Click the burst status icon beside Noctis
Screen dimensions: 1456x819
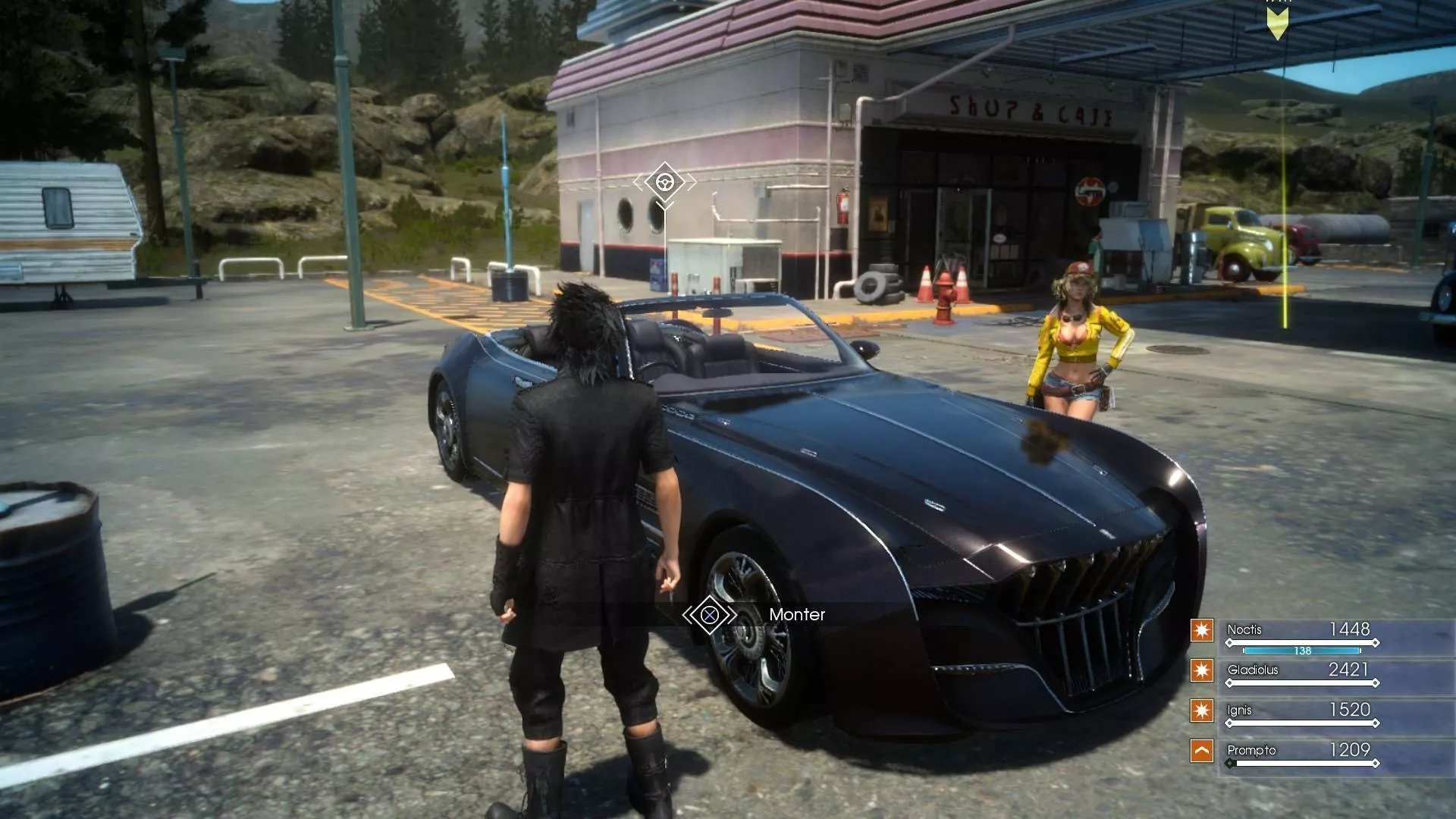coord(1202,630)
